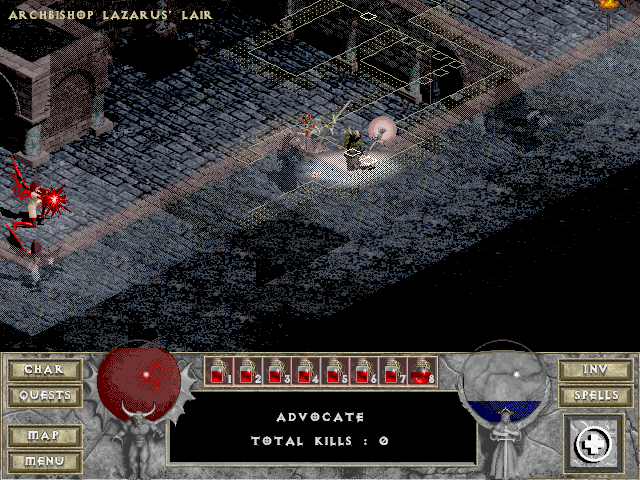The image size is (640, 480).
Task: Click the red potion in belt slot 3
Action: 277,372
